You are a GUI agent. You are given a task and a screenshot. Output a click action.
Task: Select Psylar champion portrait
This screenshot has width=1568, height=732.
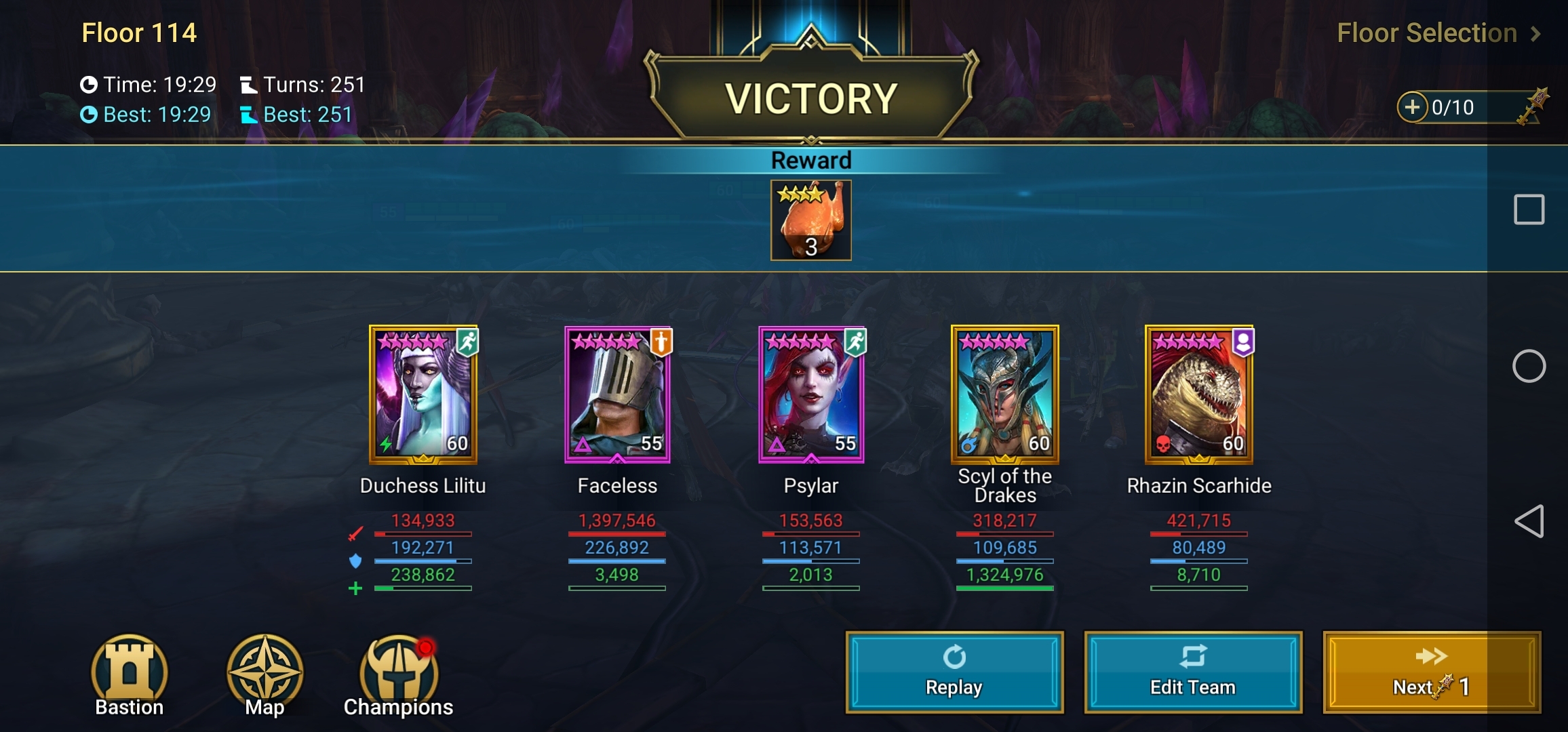(x=811, y=394)
